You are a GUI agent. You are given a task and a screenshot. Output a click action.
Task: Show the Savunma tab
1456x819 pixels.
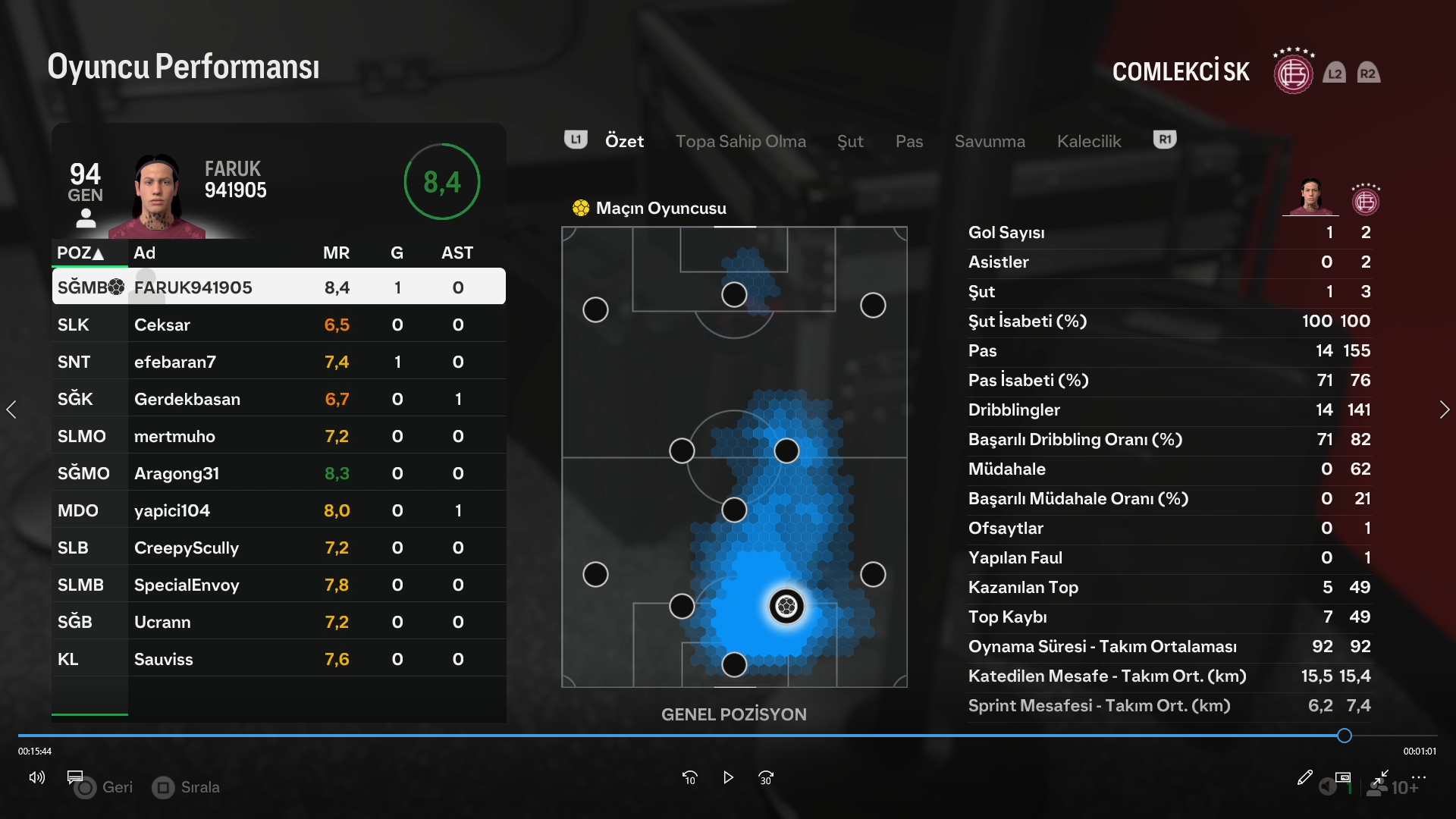coord(990,141)
